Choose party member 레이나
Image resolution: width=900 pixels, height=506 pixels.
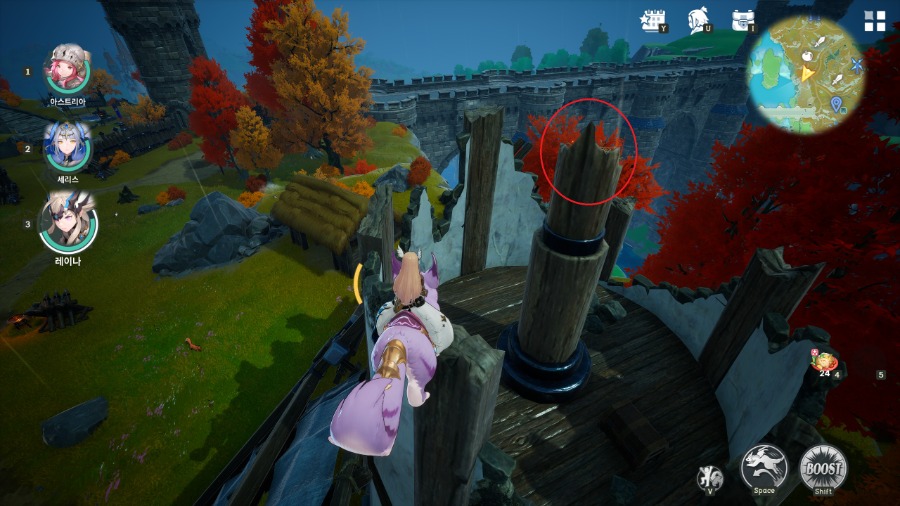click(68, 221)
